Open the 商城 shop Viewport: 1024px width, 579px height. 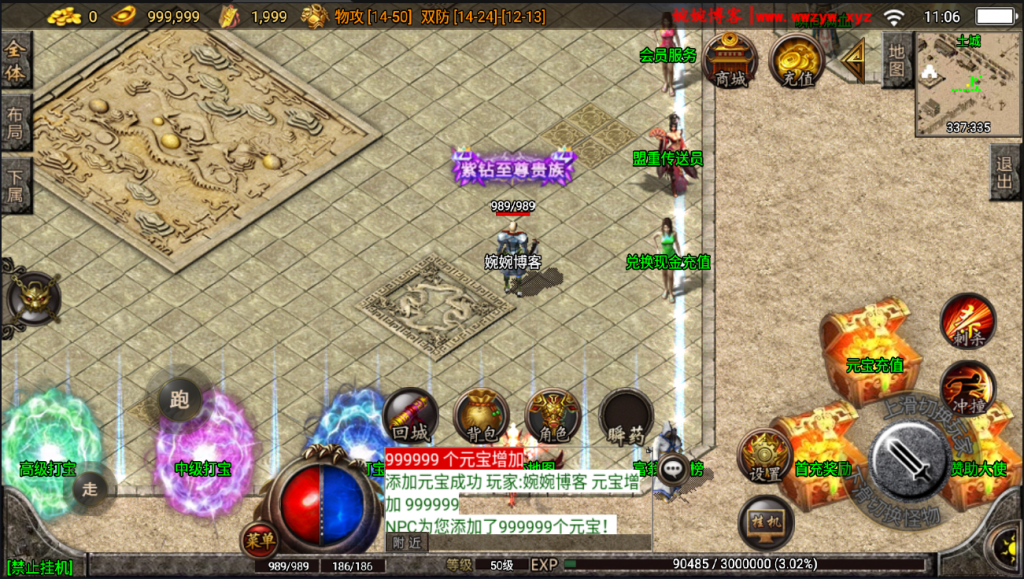(x=730, y=62)
